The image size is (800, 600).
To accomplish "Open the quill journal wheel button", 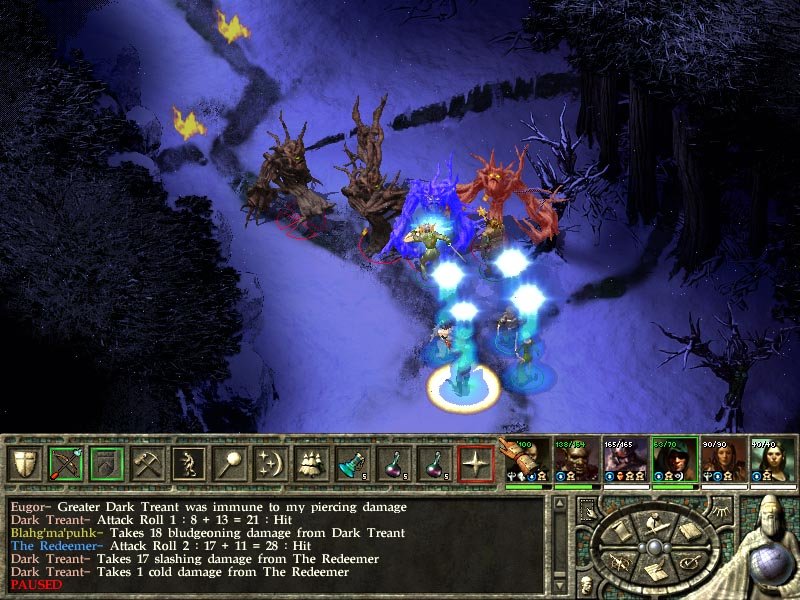I will tap(655, 572).
